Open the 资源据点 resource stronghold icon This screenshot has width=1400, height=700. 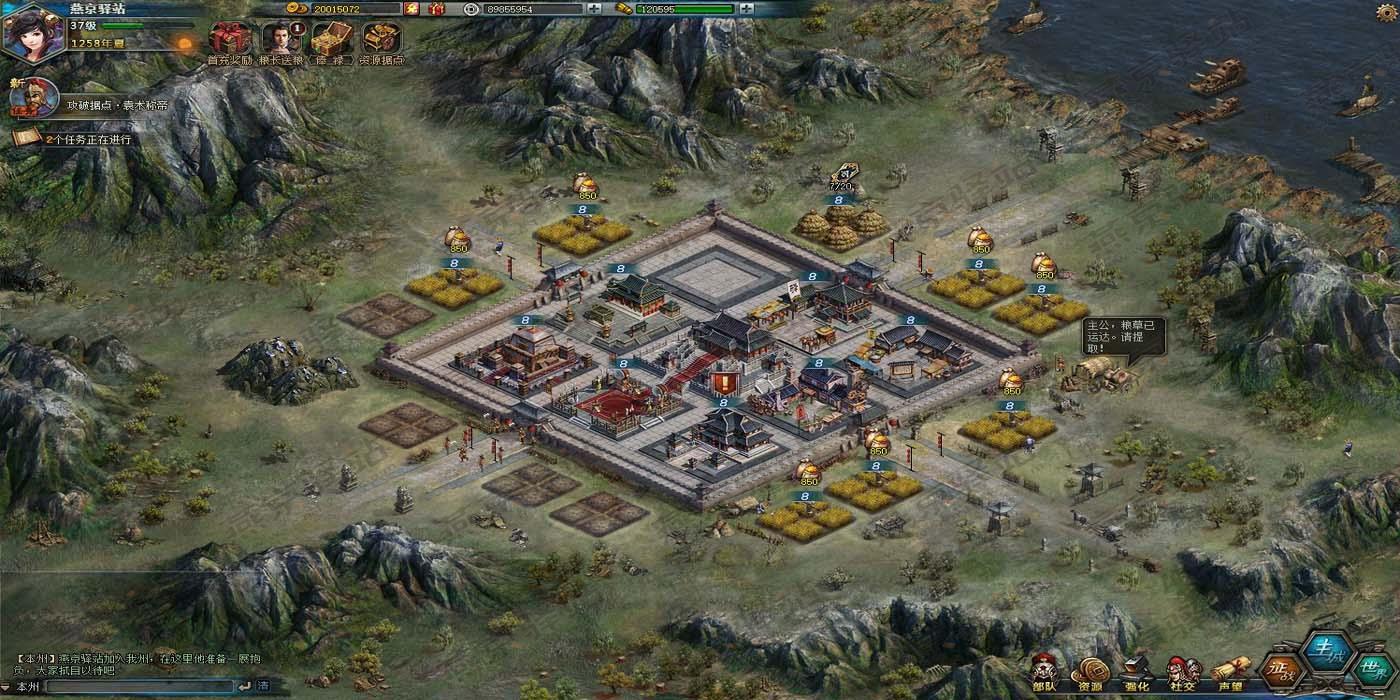(x=381, y=41)
